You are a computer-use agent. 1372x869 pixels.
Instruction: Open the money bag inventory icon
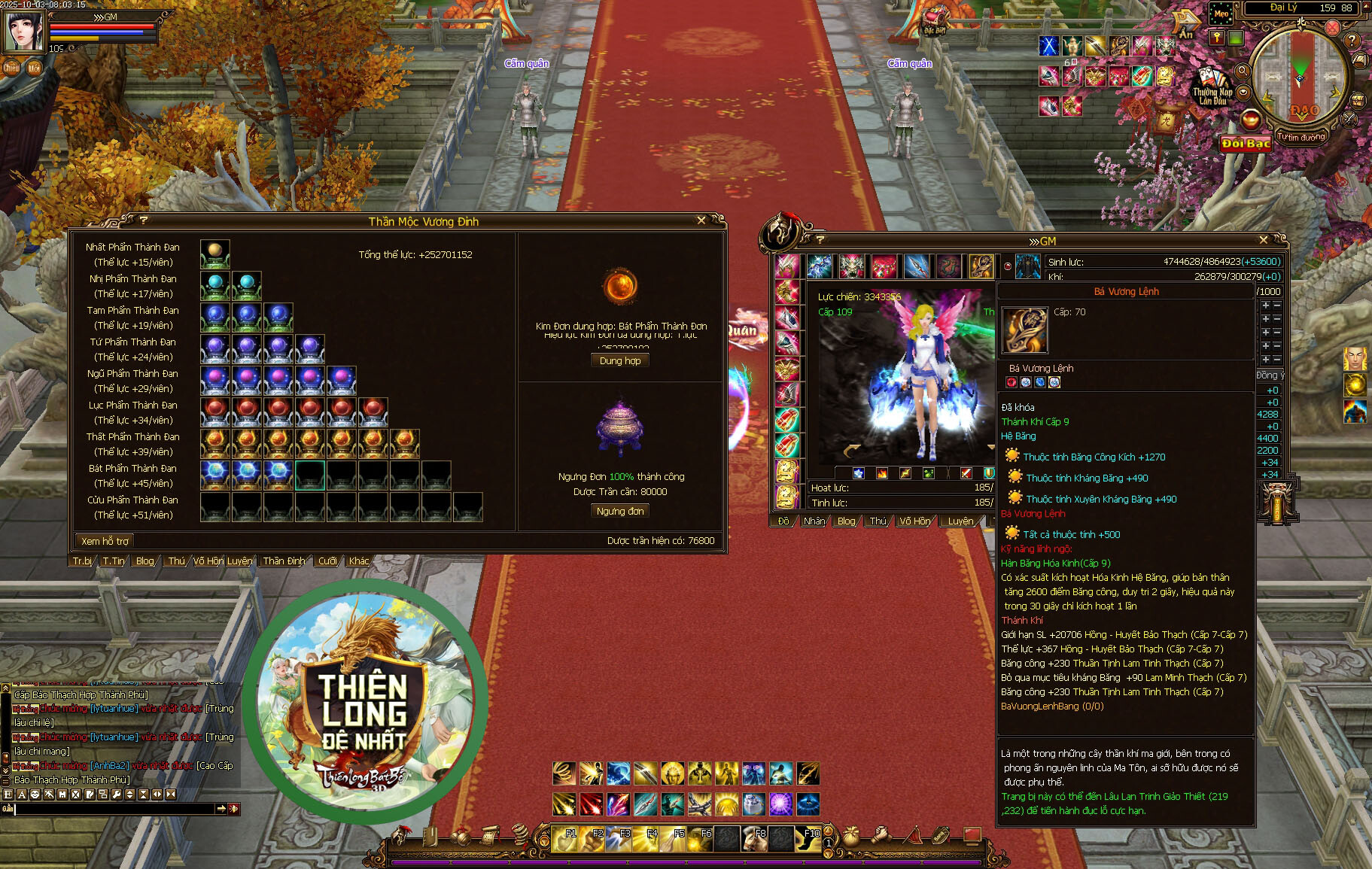(x=851, y=835)
